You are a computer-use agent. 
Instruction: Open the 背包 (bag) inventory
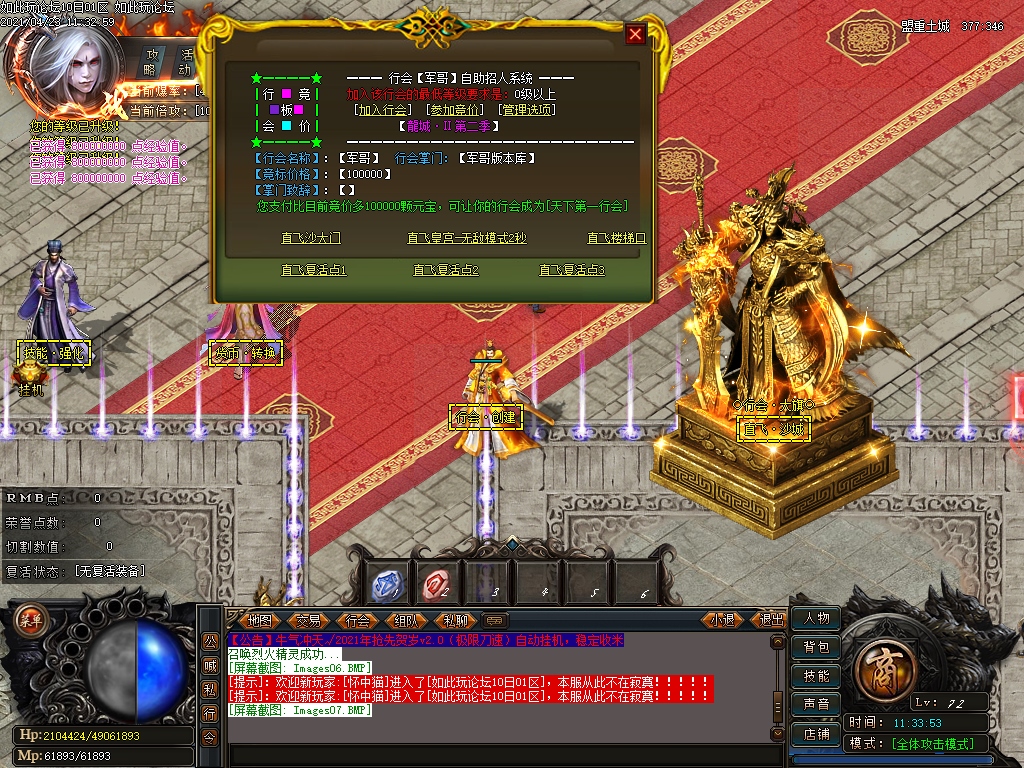coord(816,648)
